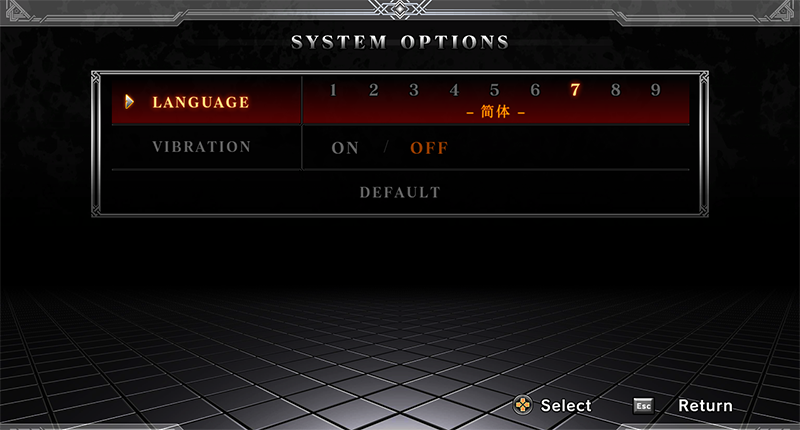Viewport: 800px width, 430px height.
Task: Choose language number 9
Action: tap(656, 90)
